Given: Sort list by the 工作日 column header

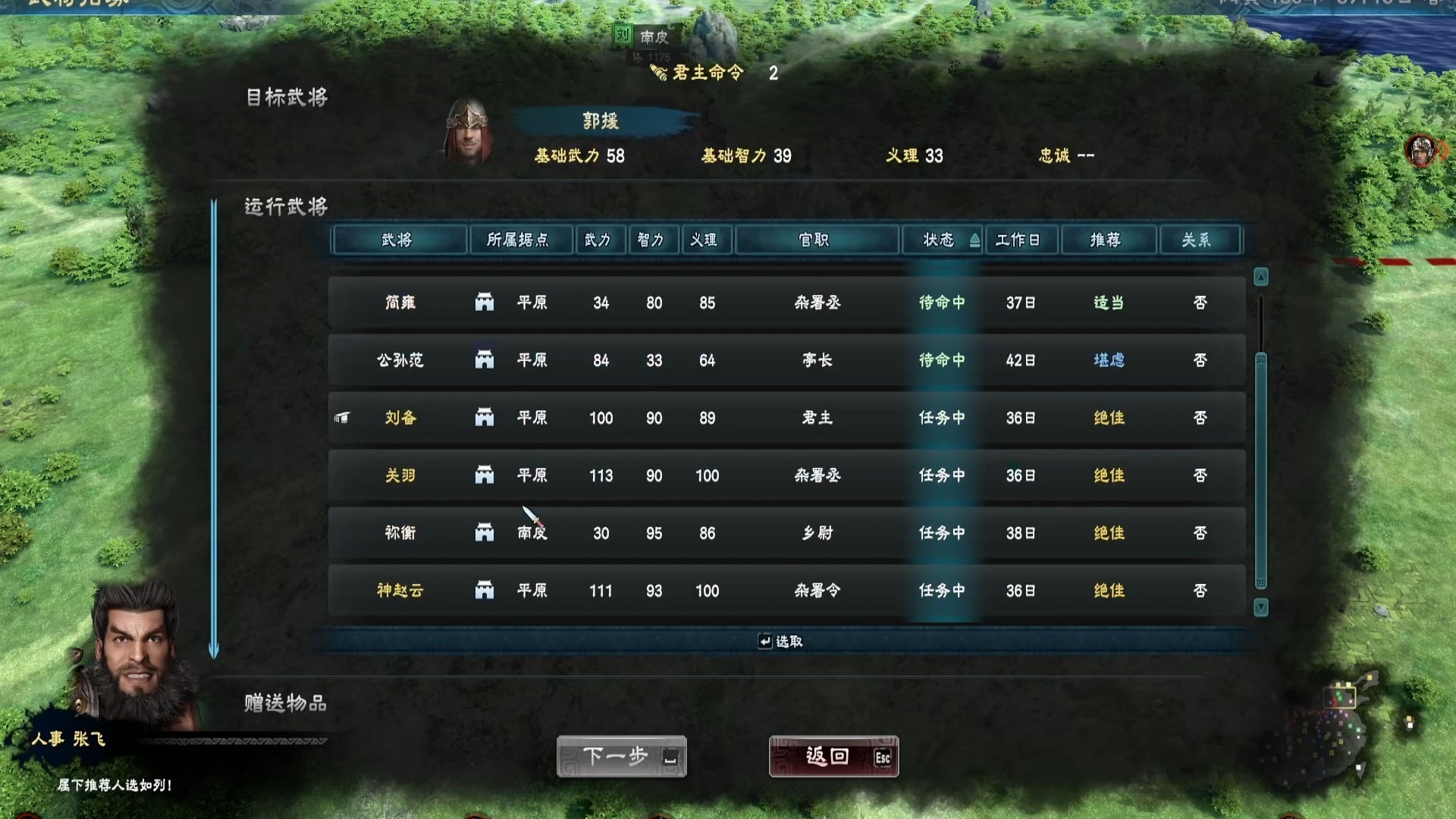Looking at the screenshot, I should [1021, 240].
